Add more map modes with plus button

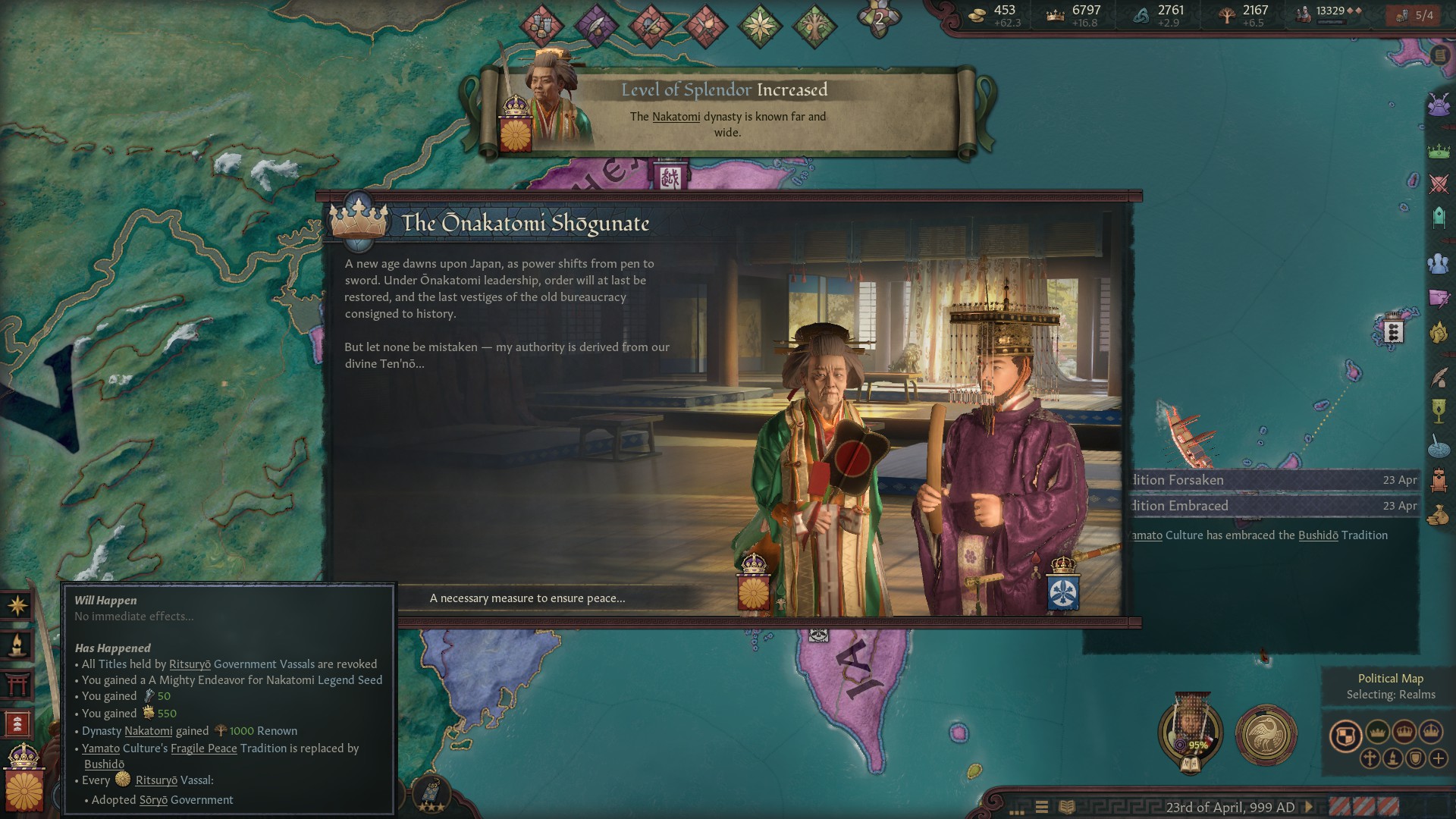click(1439, 758)
